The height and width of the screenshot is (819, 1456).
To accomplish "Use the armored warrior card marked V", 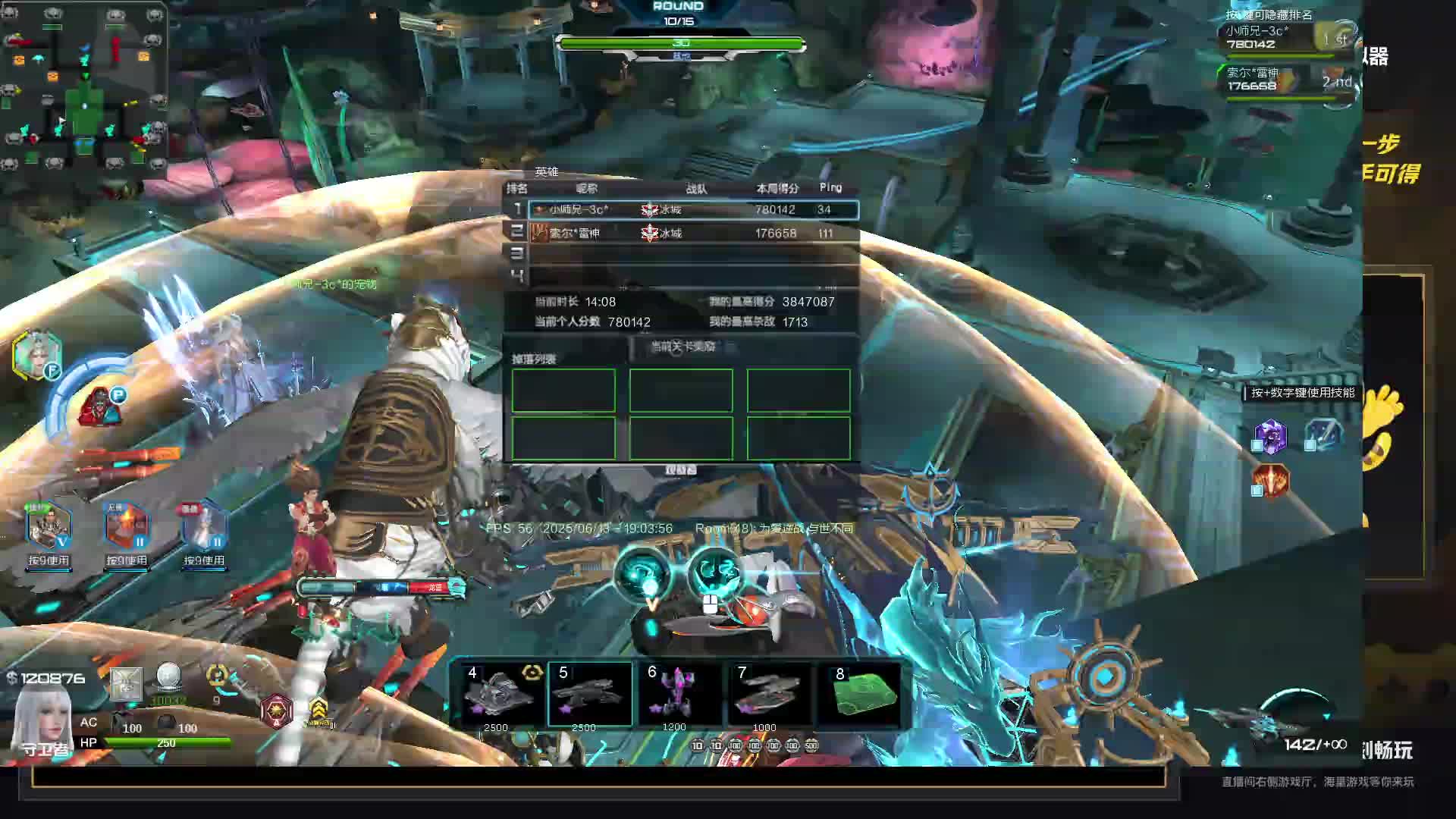I will coord(49,526).
